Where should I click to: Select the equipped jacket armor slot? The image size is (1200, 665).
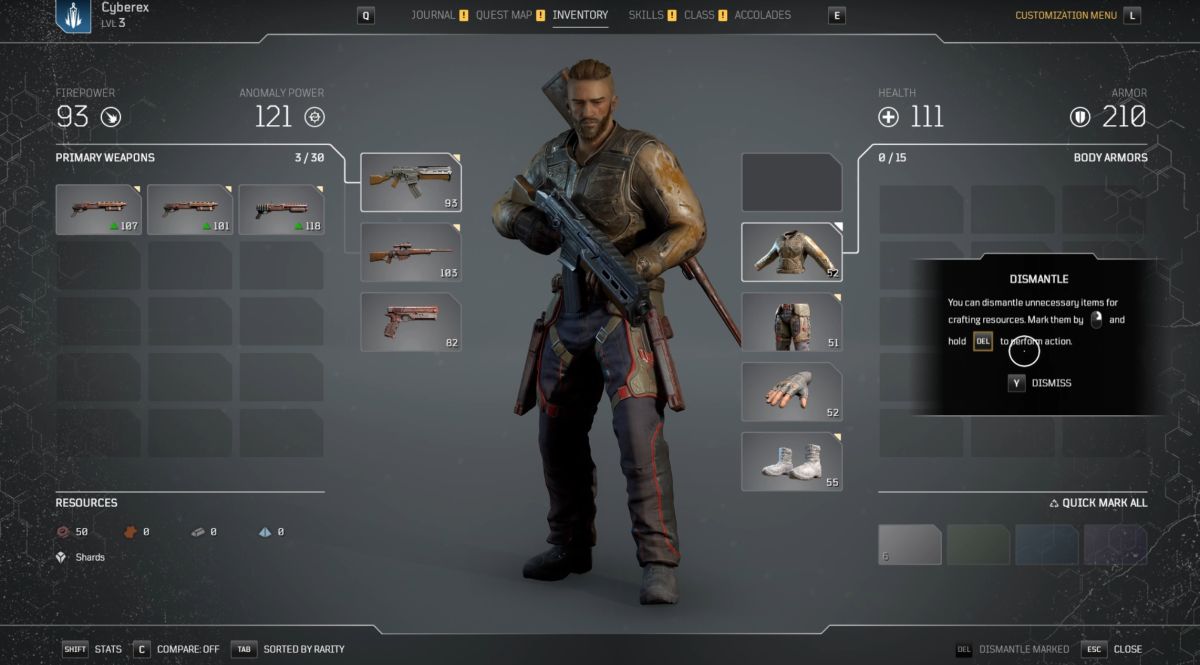791,252
